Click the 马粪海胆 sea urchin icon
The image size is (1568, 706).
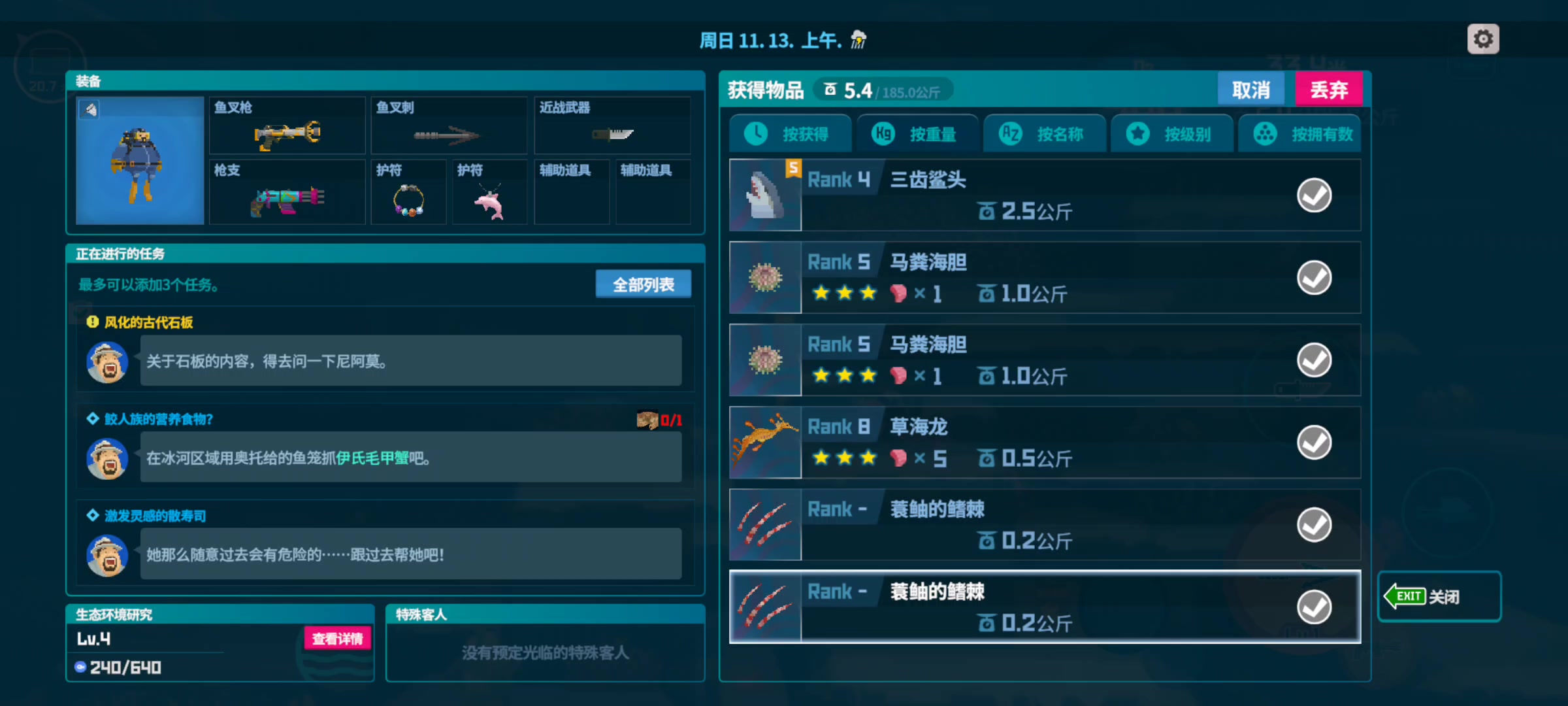coord(764,277)
